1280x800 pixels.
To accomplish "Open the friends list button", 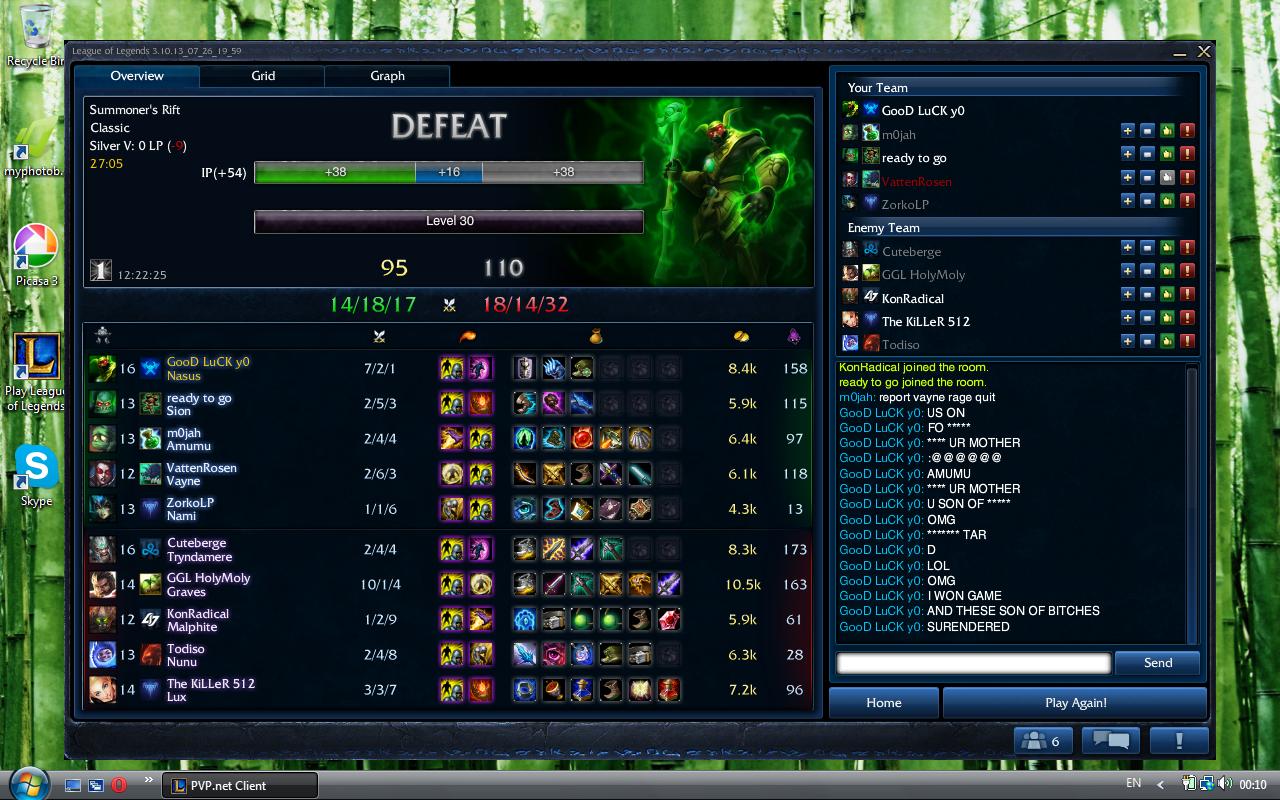I will coord(1043,741).
